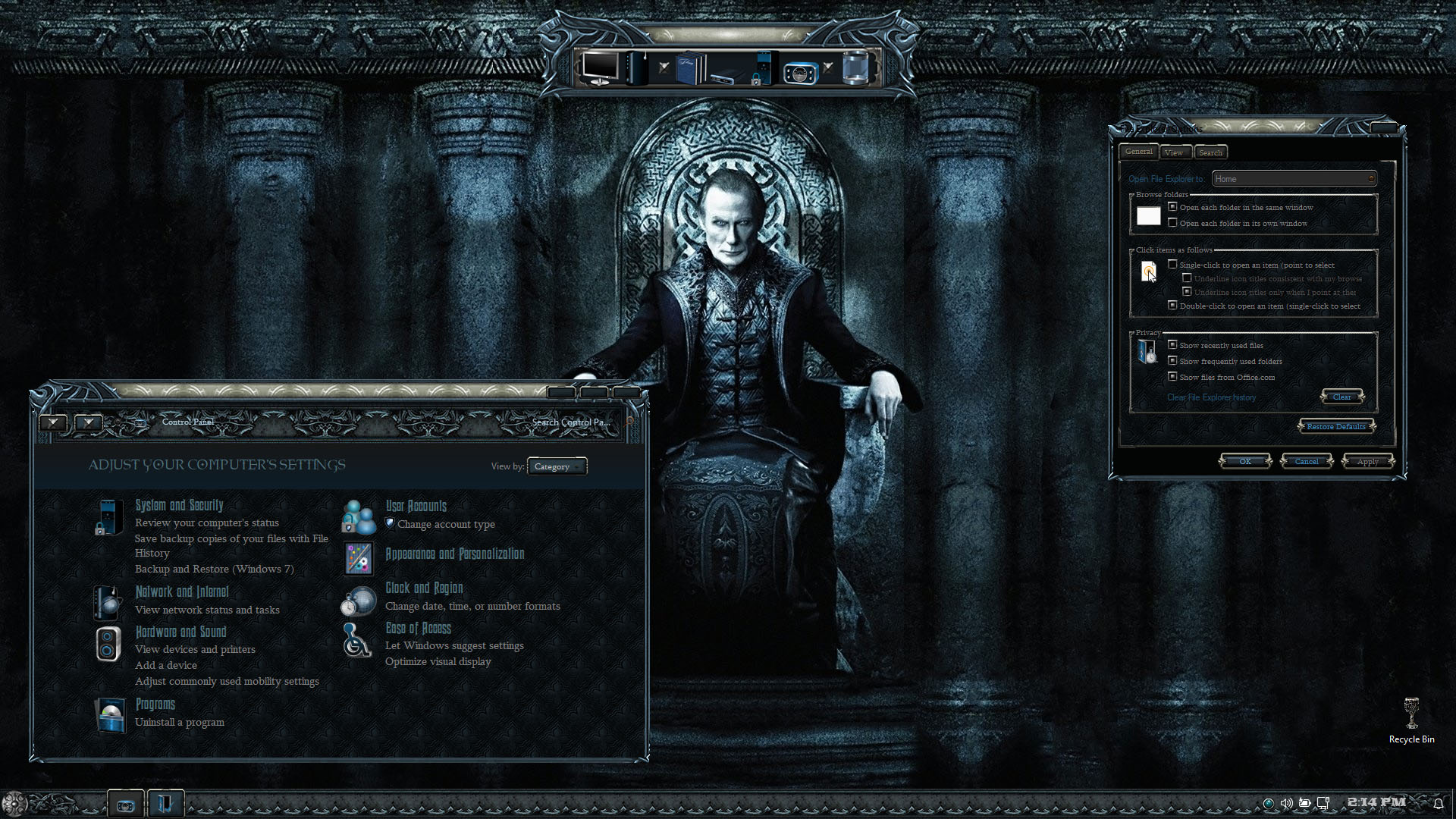Click the Search Control Panel field
This screenshot has height=819, width=1456.
(570, 422)
